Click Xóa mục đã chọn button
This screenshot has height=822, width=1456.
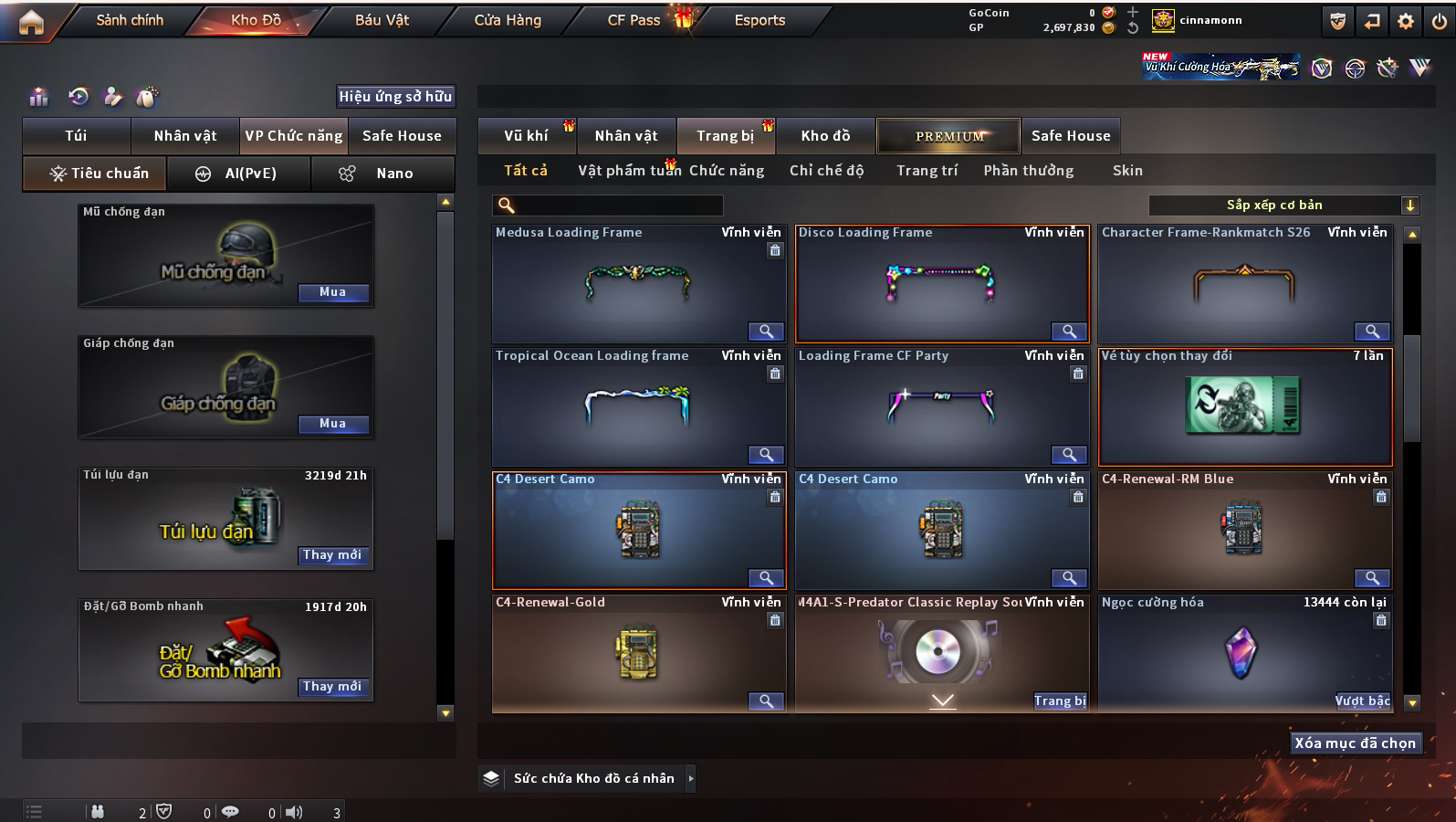pos(1355,743)
